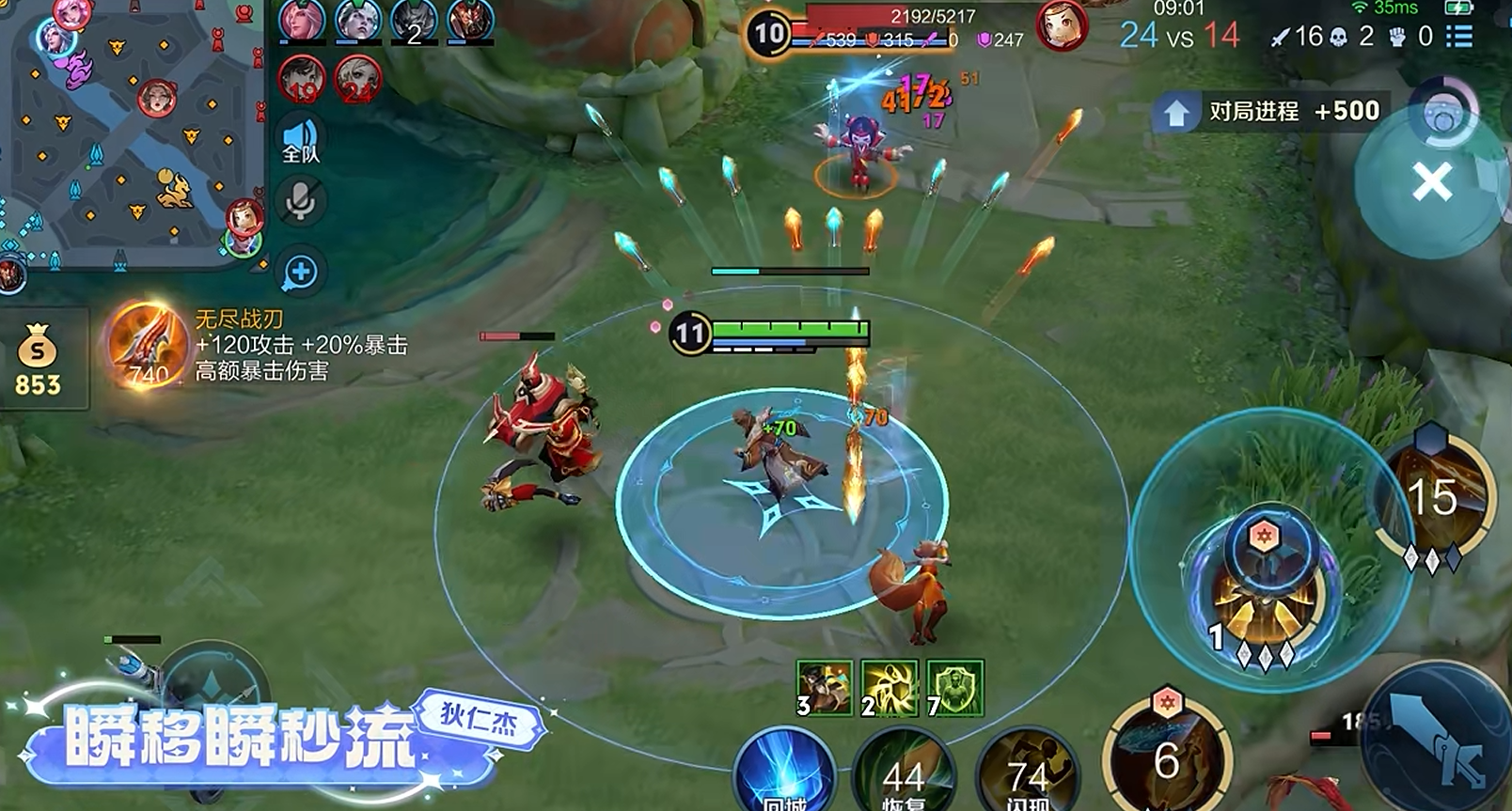Screen dimensions: 1512x811
Task: Open the shop via gold bag icon
Action: 38,359
